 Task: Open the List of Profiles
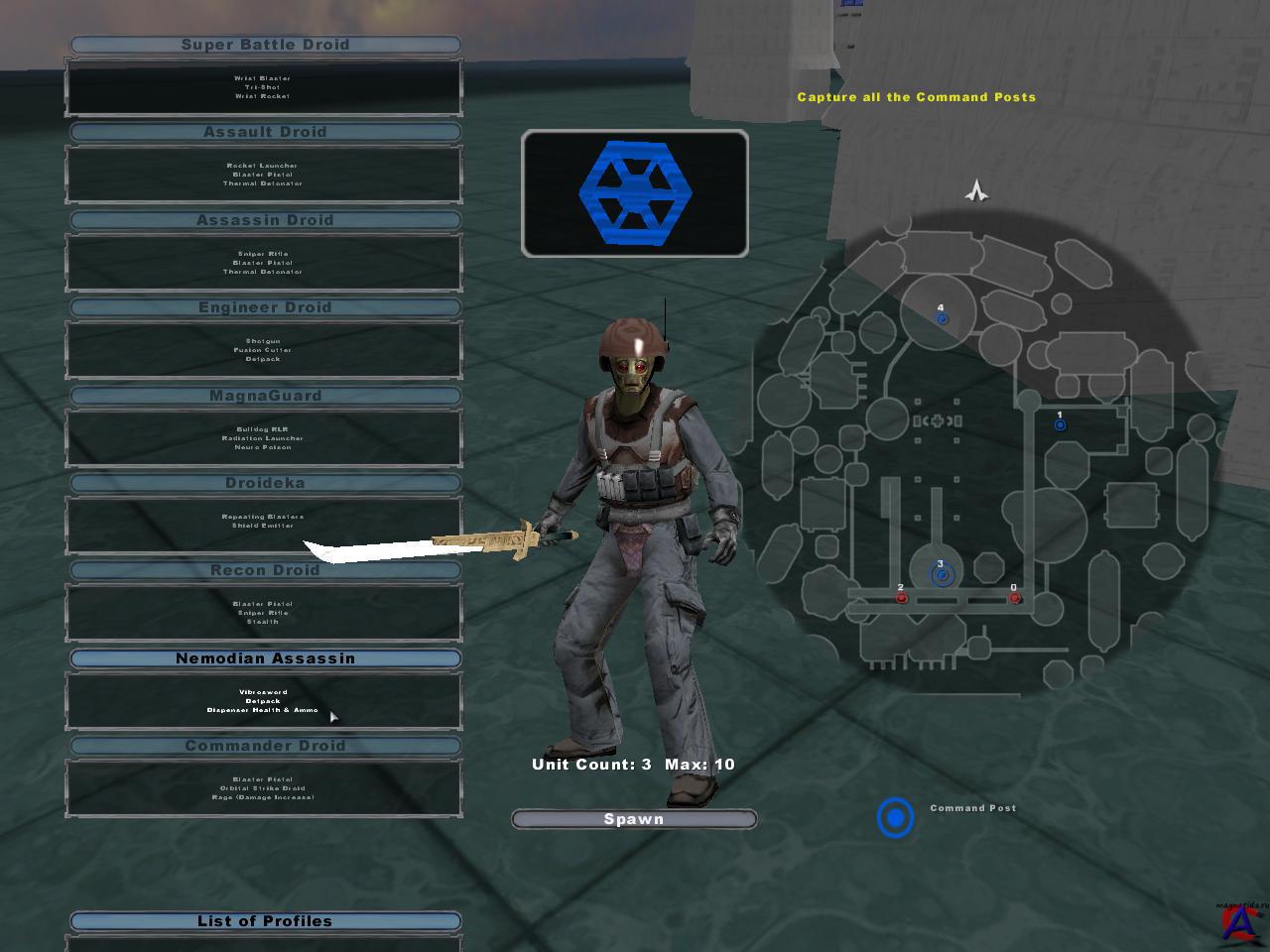265,921
